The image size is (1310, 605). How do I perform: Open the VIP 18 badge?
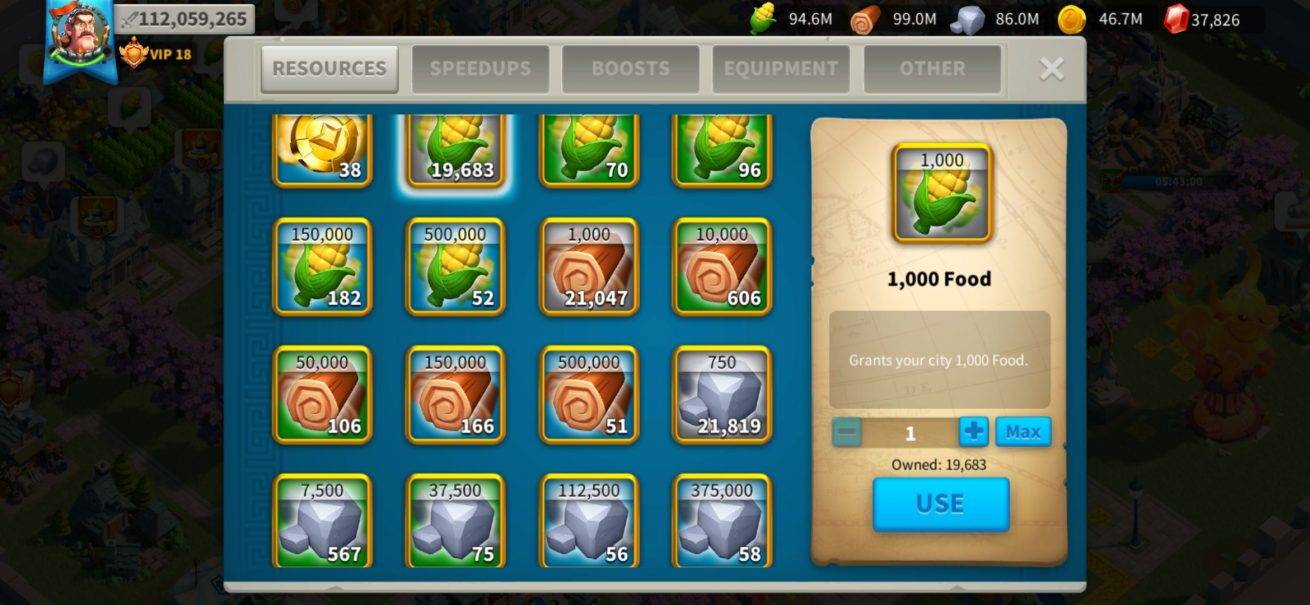pos(155,54)
